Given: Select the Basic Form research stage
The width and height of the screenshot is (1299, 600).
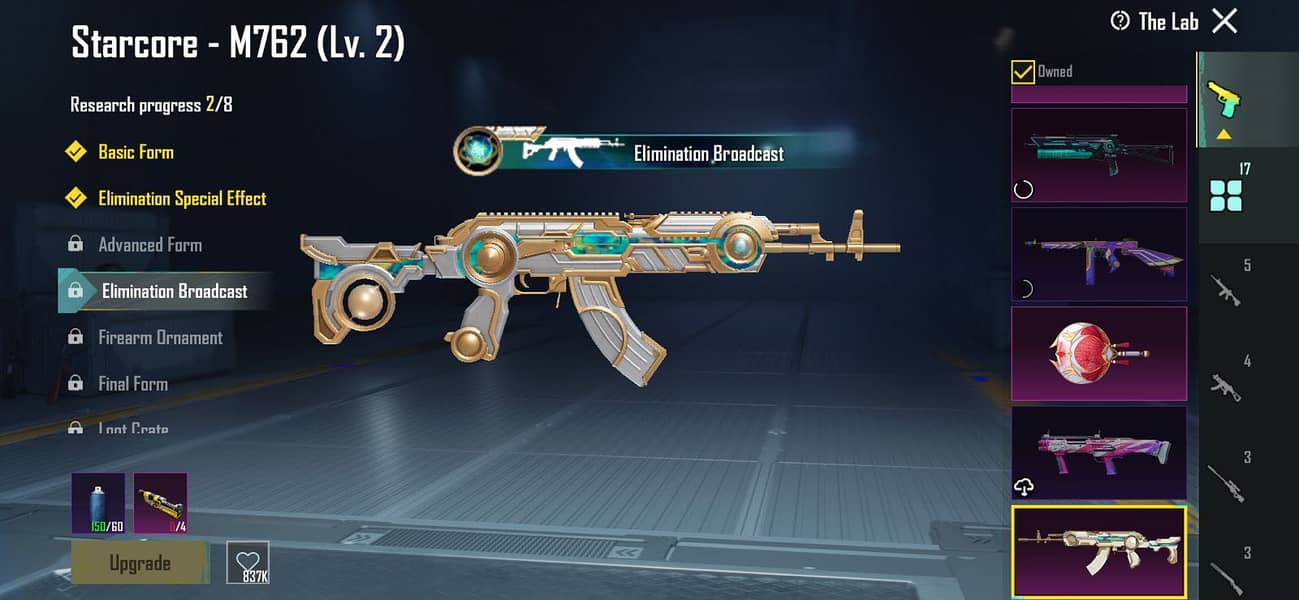Looking at the screenshot, I should tap(135, 152).
